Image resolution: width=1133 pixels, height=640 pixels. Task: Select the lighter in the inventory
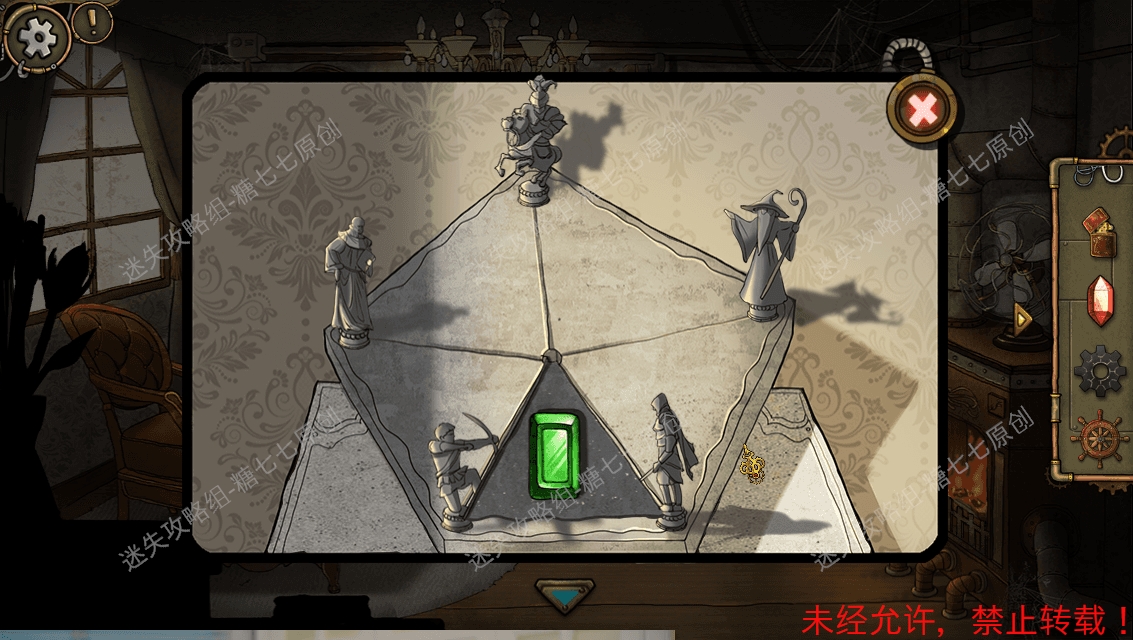pos(1100,229)
